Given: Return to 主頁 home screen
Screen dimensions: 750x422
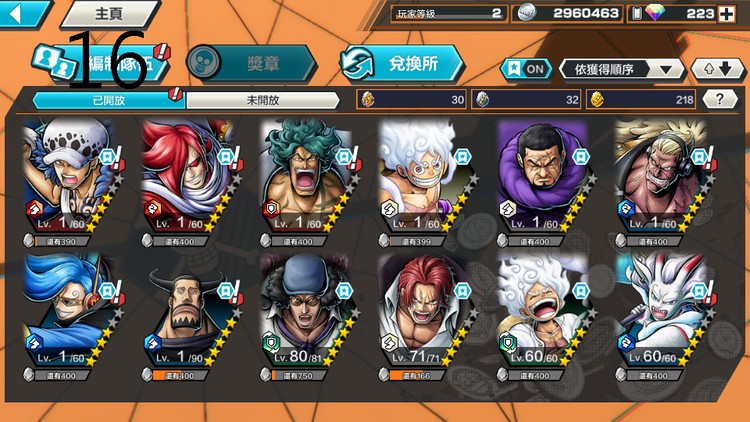Looking at the screenshot, I should pyautogui.click(x=107, y=14).
